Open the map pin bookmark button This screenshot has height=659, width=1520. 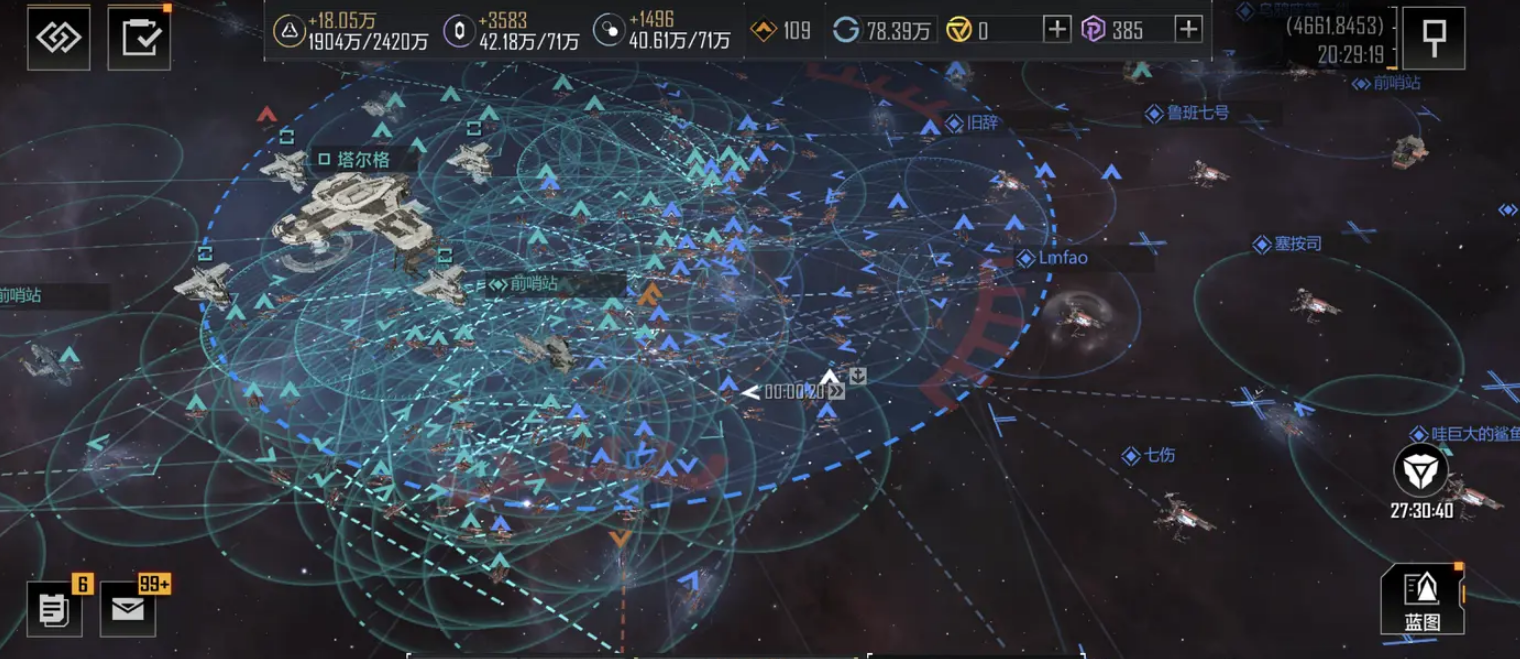coord(1433,38)
